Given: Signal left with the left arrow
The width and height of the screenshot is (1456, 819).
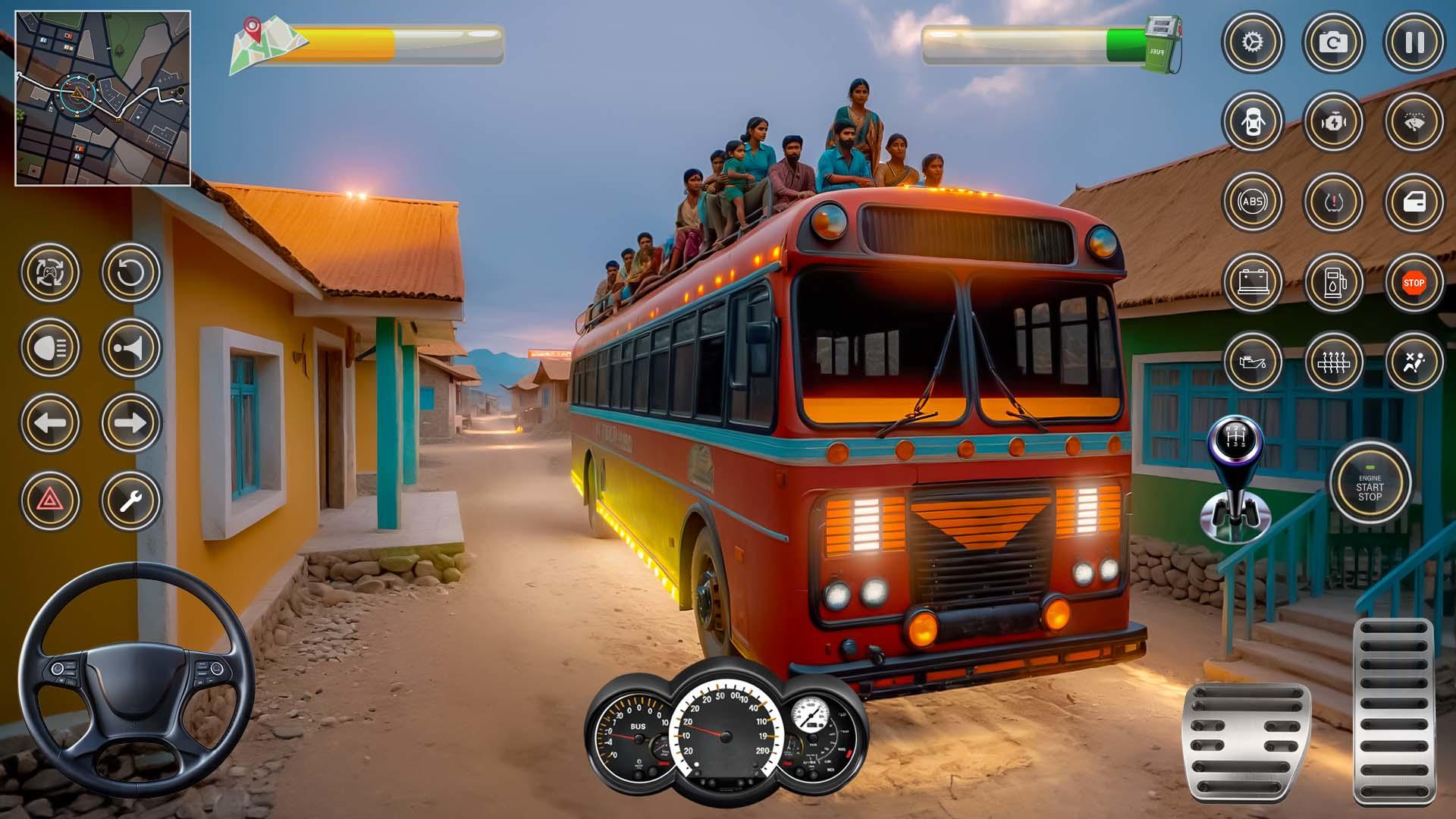Looking at the screenshot, I should click(50, 422).
